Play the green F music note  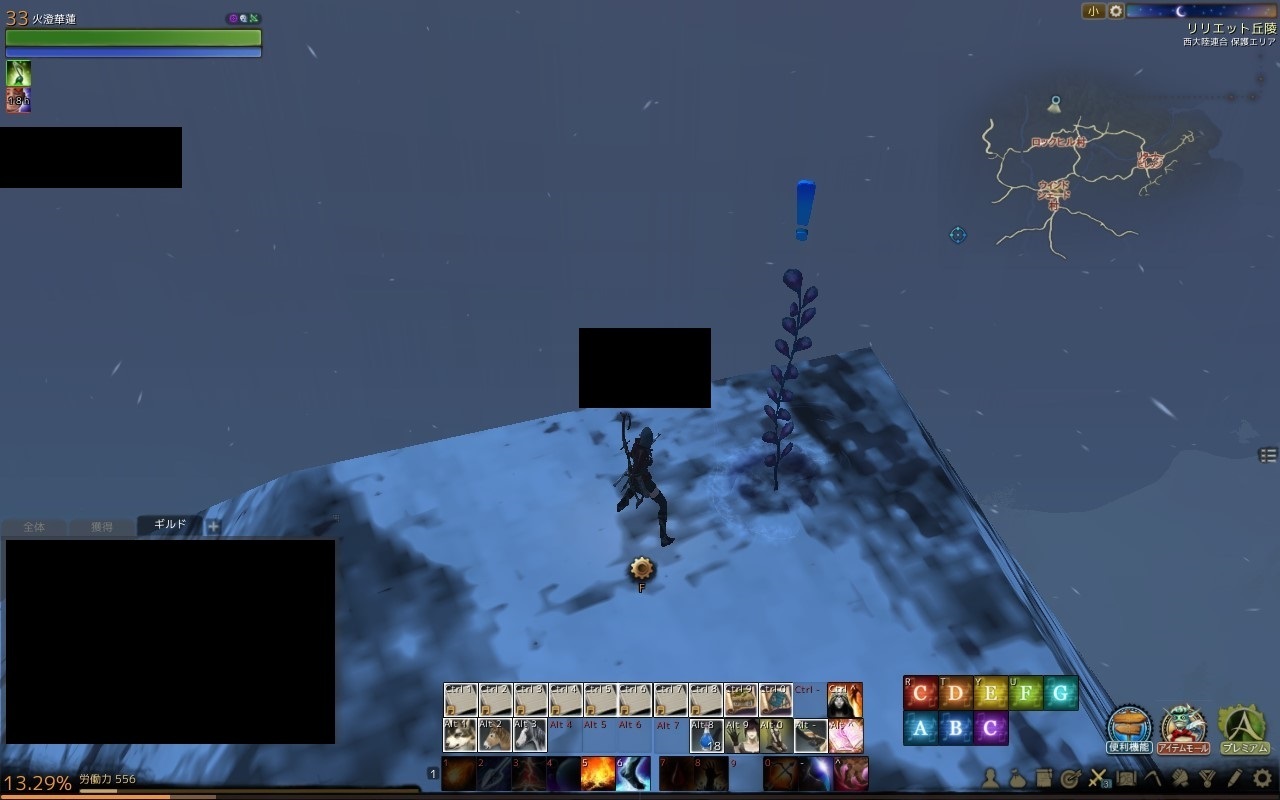coord(1025,693)
